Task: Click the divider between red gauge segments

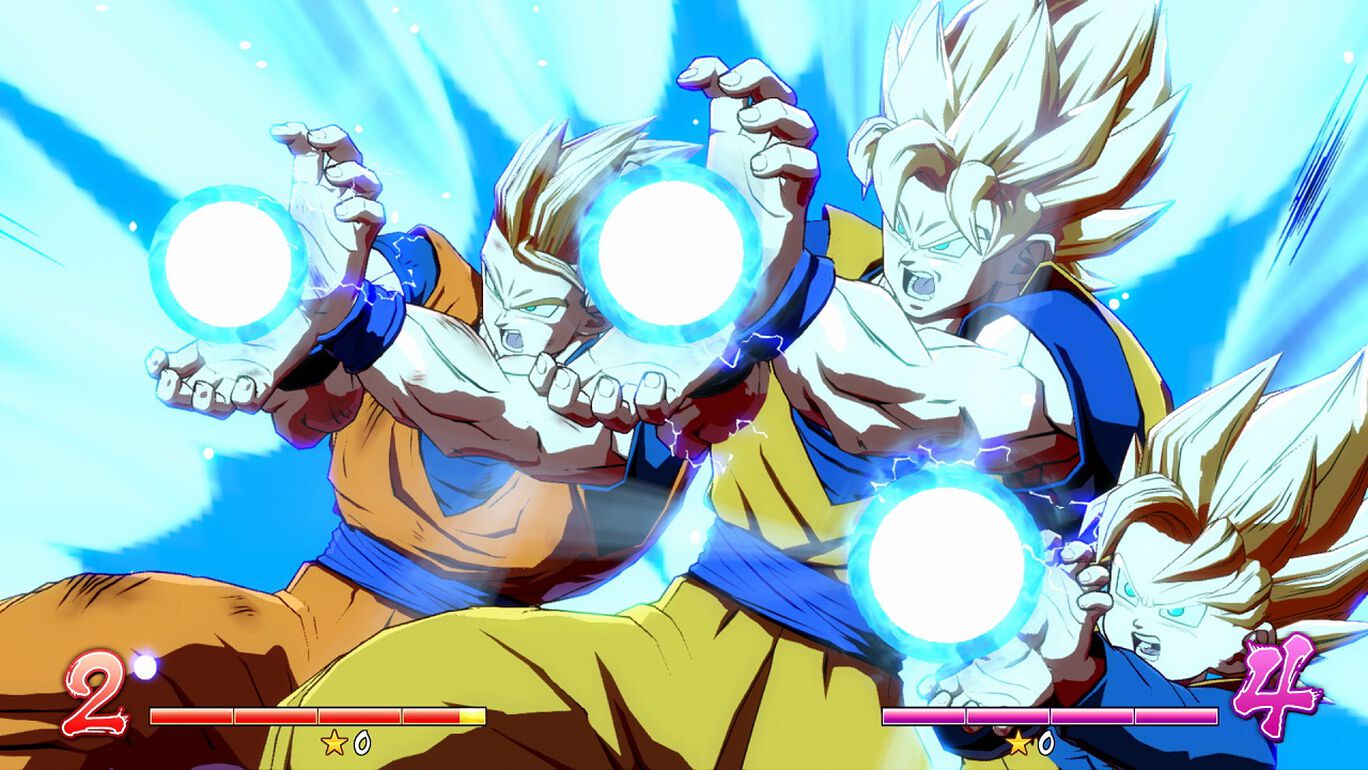Action: point(234,716)
